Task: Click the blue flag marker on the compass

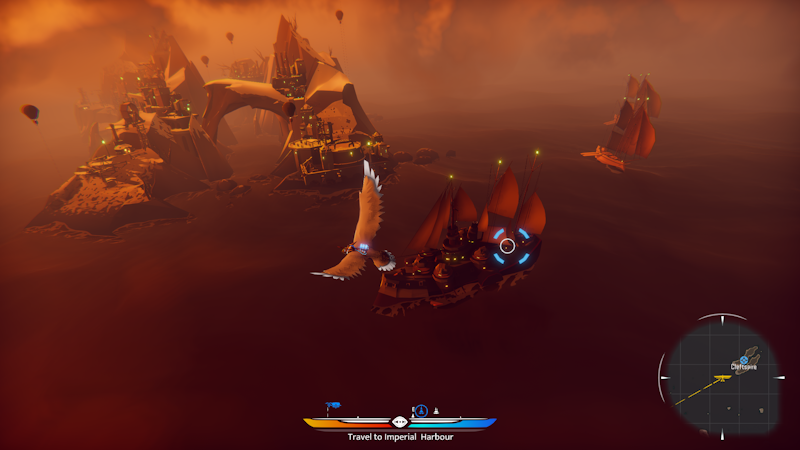Action: tap(332, 406)
